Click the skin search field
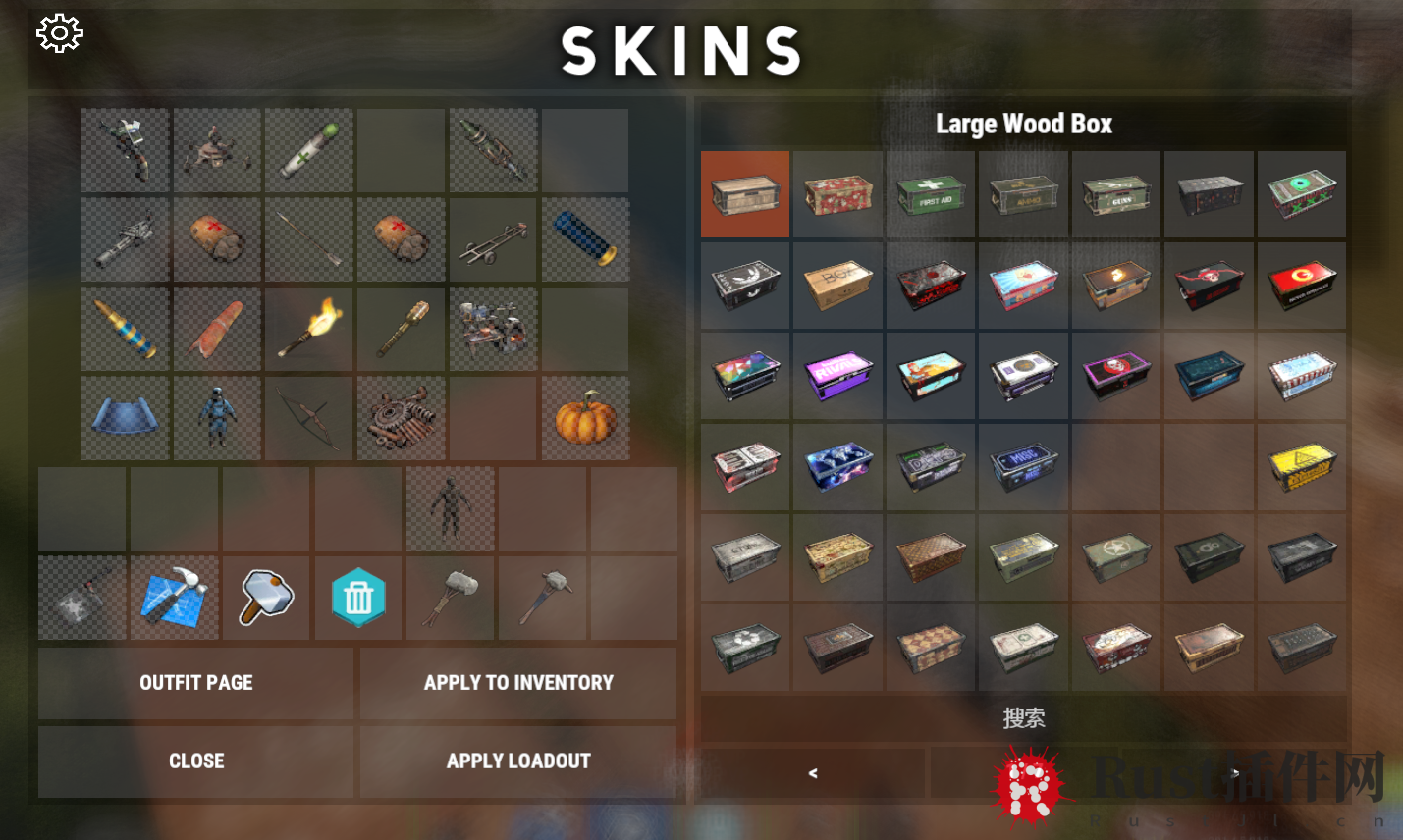This screenshot has height=840, width=1403. (x=1023, y=718)
